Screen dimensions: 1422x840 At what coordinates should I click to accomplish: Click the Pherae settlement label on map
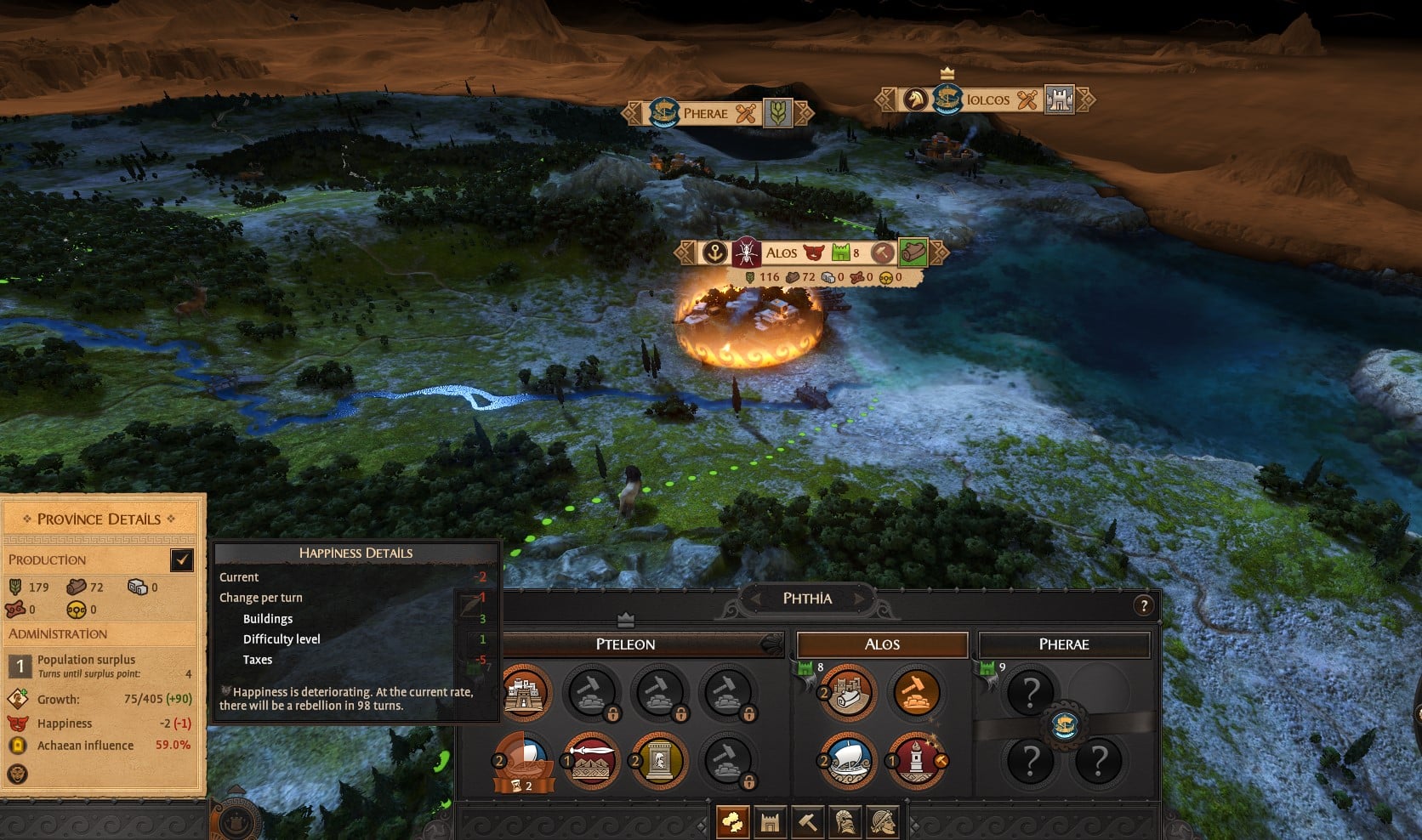tap(705, 113)
